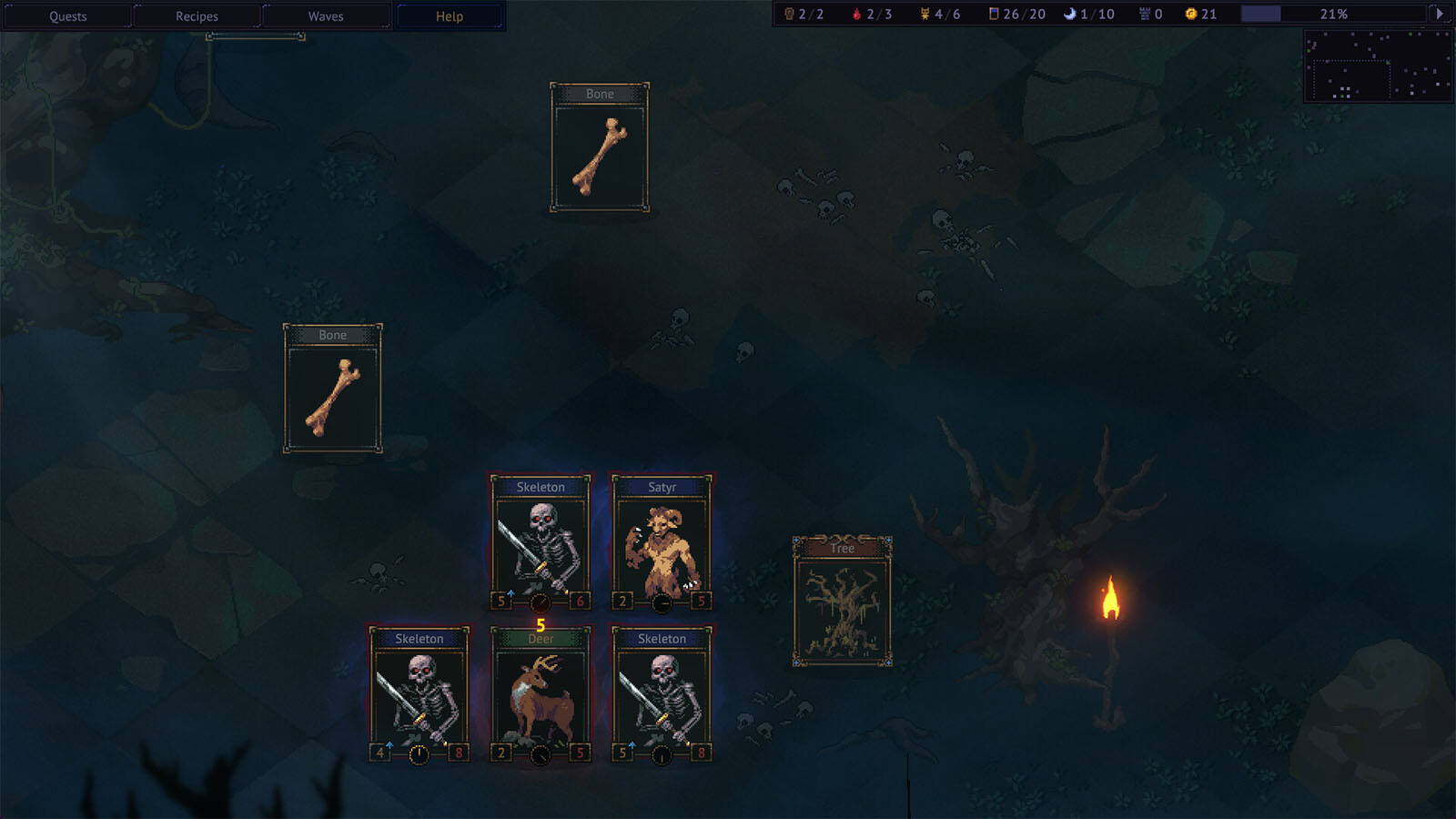1456x819 pixels.
Task: Select the Satyr card
Action: (x=662, y=542)
